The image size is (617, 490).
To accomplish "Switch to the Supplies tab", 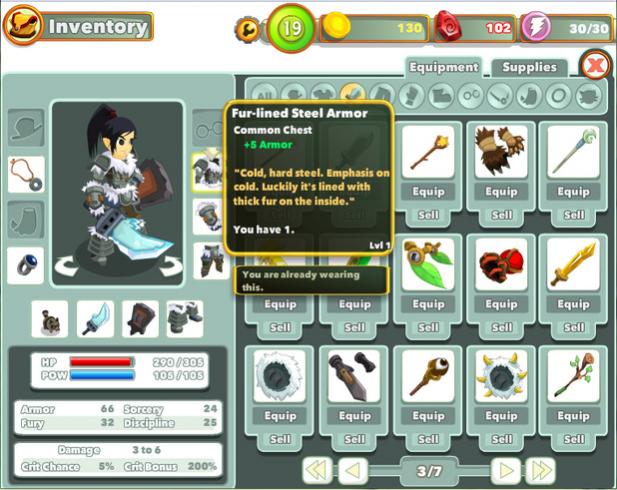I will coord(528,68).
